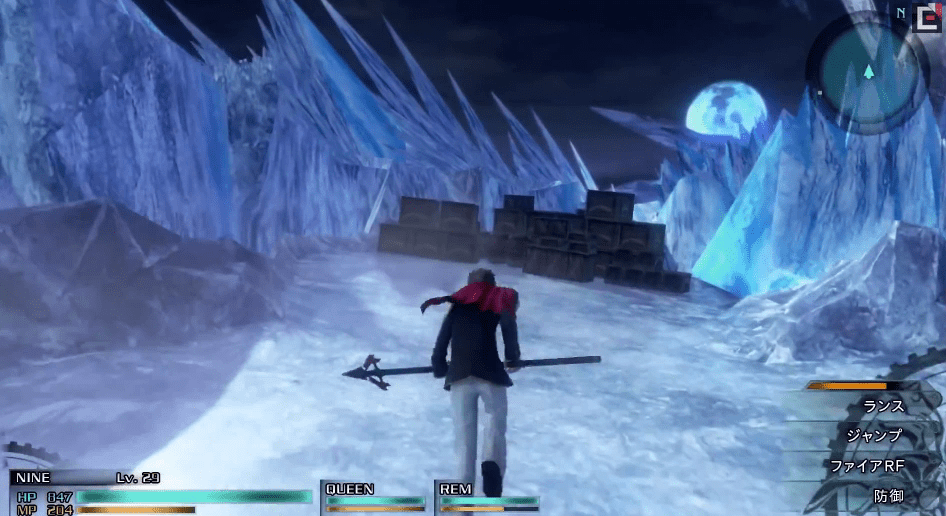Click the red-and-white icon beside the minimap

coord(926,18)
